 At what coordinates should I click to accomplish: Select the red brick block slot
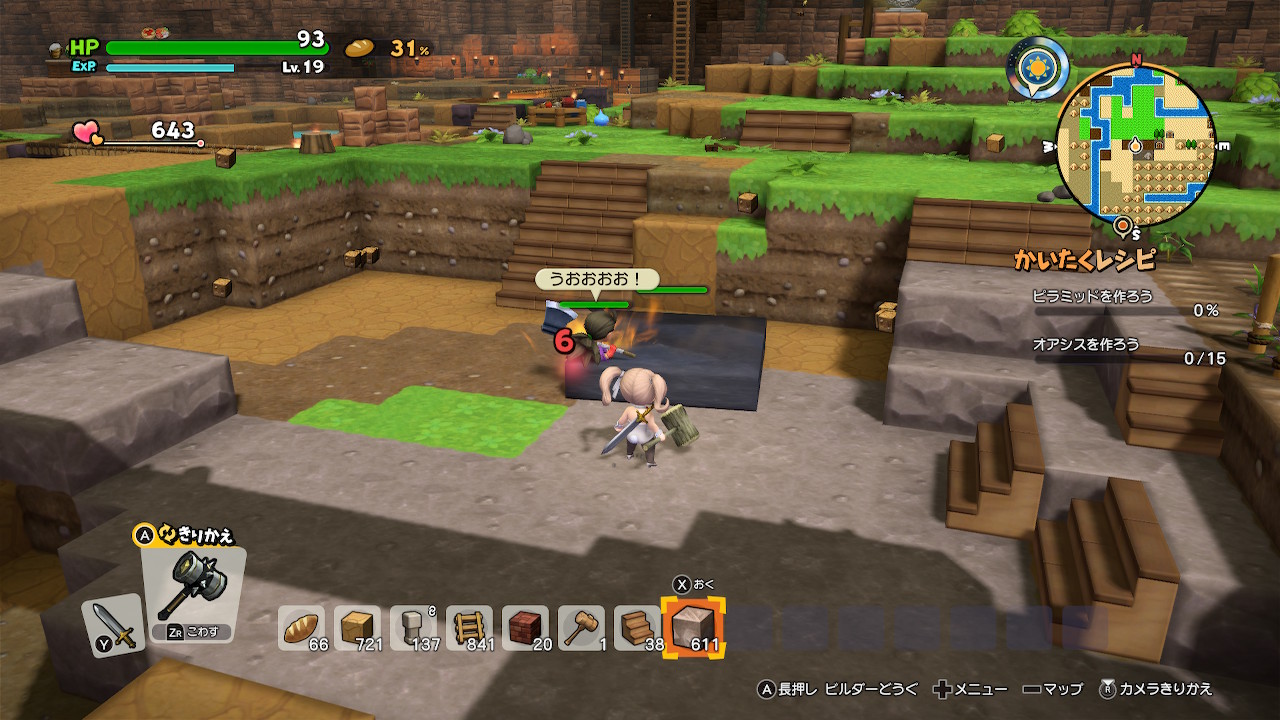pyautogui.click(x=525, y=627)
